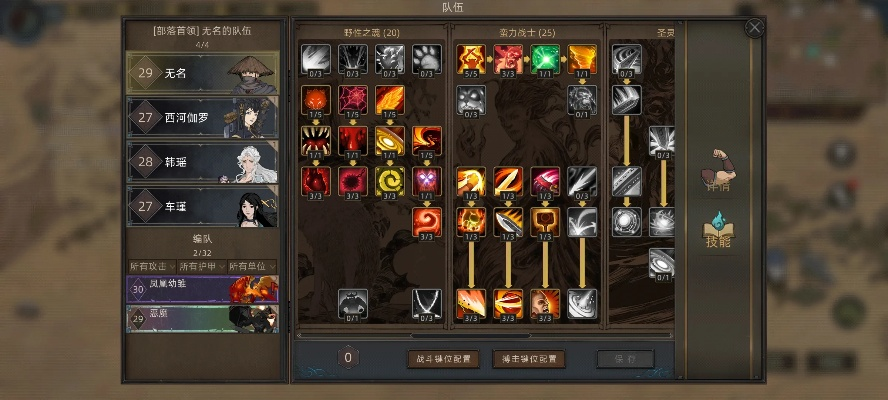Select the fanged necklace skill icon
This screenshot has height=400, width=888.
(x=427, y=301)
